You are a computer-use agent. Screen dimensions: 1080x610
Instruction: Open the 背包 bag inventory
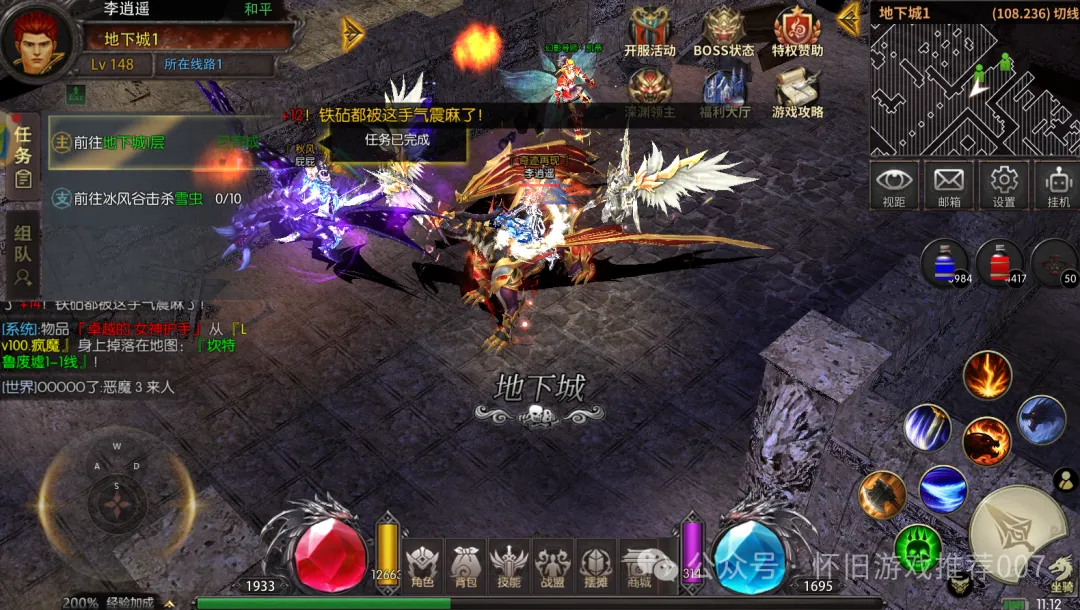(x=465, y=567)
